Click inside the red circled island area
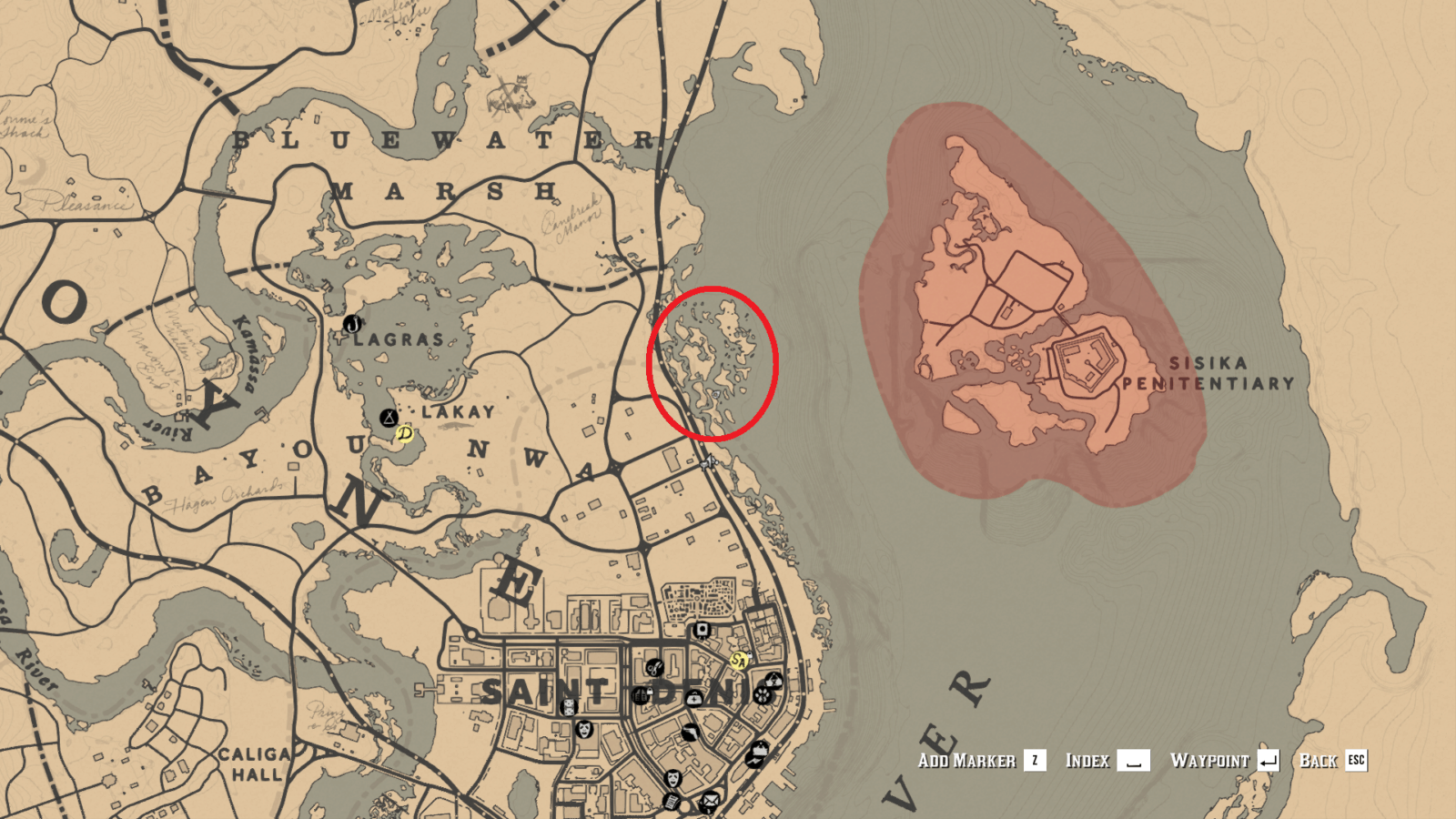 (x=713, y=362)
